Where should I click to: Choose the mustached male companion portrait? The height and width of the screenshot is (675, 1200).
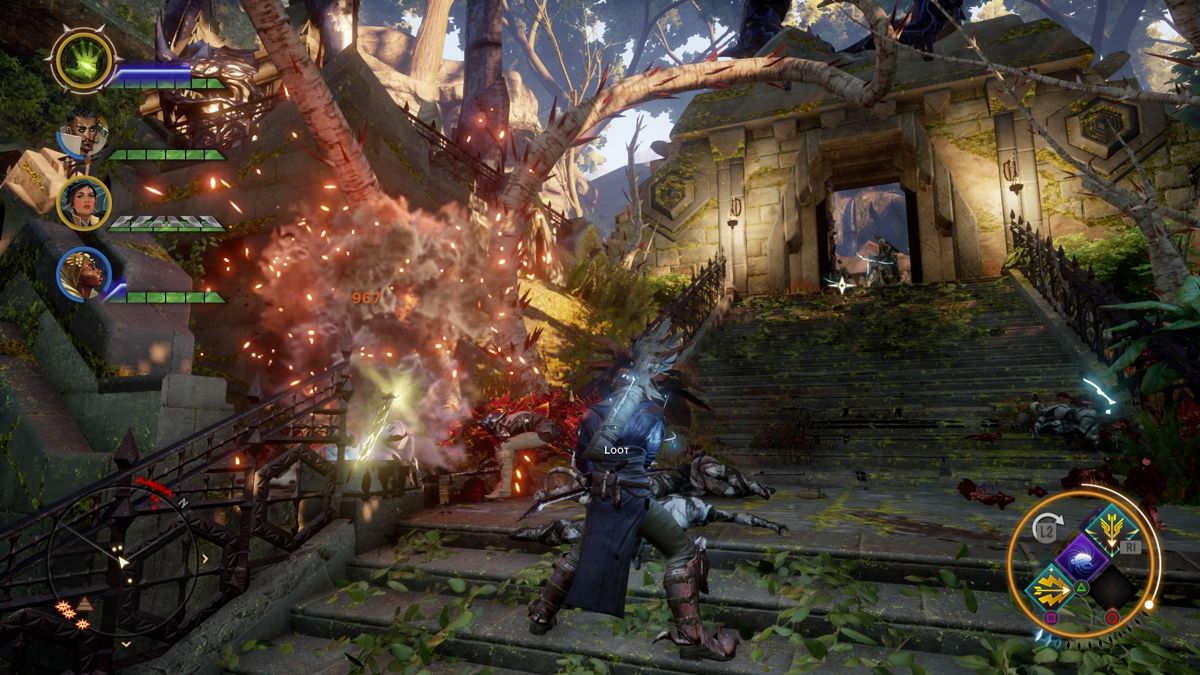pyautogui.click(x=84, y=135)
